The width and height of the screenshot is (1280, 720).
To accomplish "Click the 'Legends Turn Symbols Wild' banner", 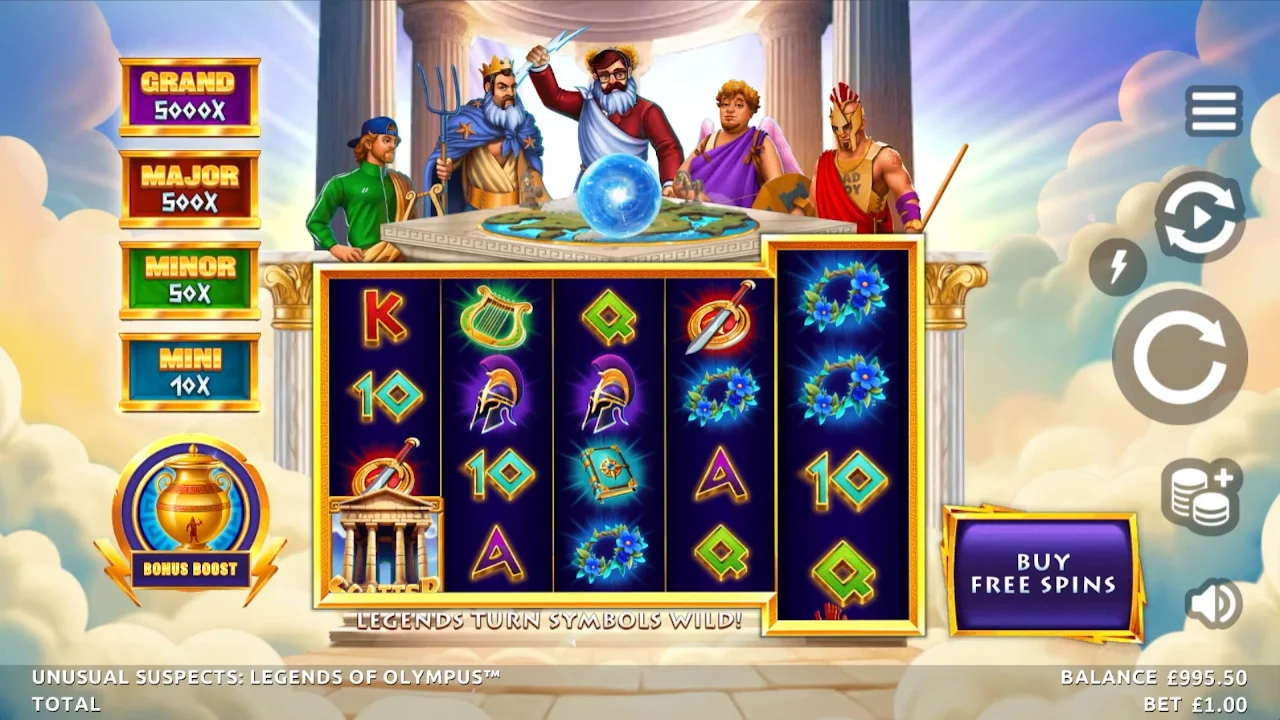I will pyautogui.click(x=547, y=620).
